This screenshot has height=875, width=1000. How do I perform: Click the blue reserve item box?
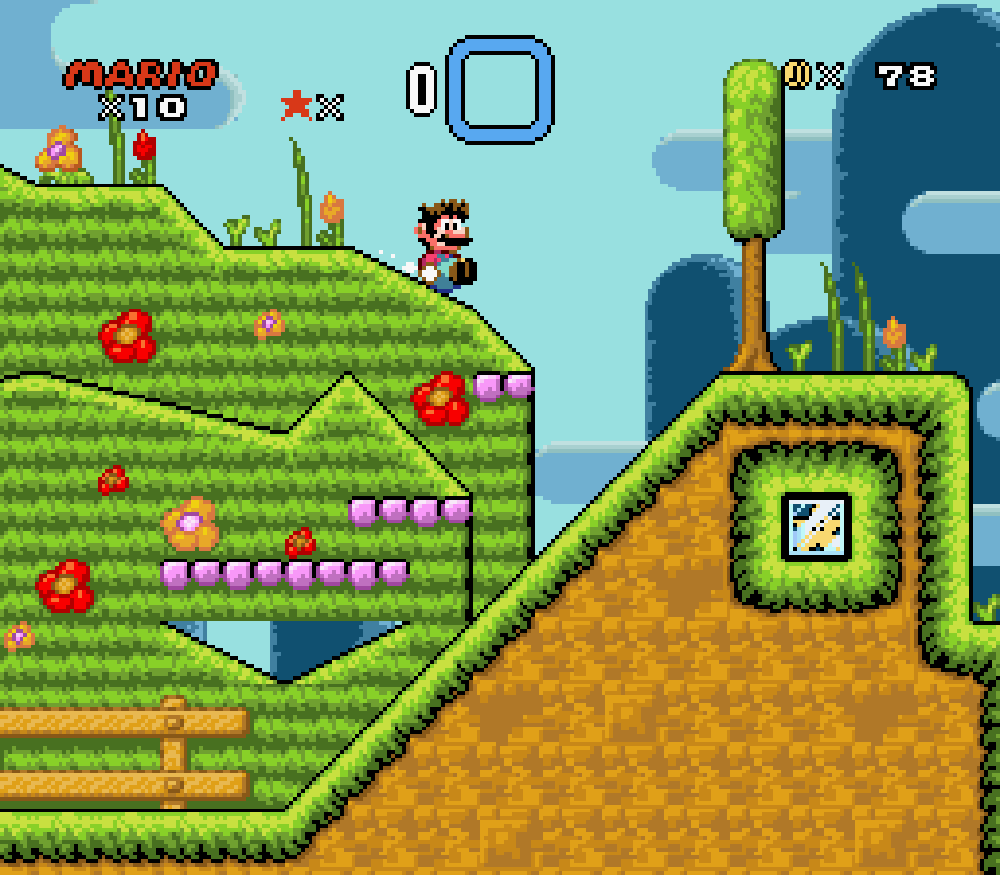click(499, 88)
